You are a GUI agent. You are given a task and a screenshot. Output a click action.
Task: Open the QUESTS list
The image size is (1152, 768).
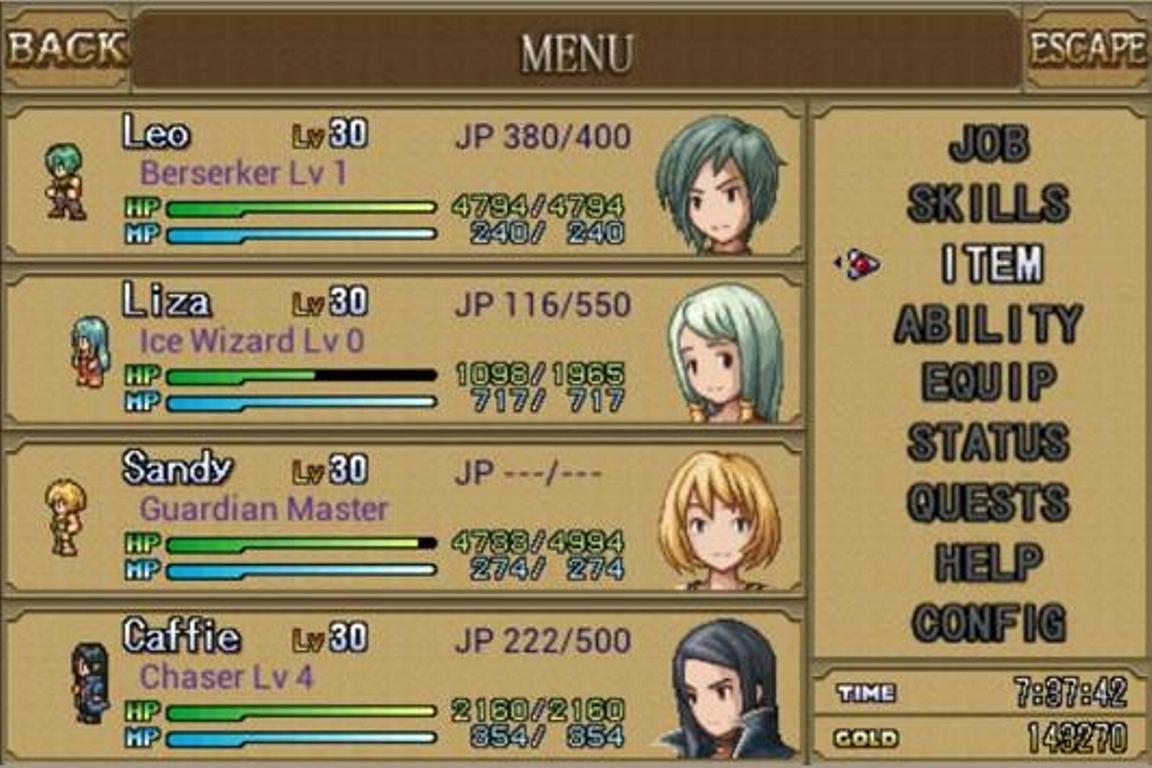[988, 502]
